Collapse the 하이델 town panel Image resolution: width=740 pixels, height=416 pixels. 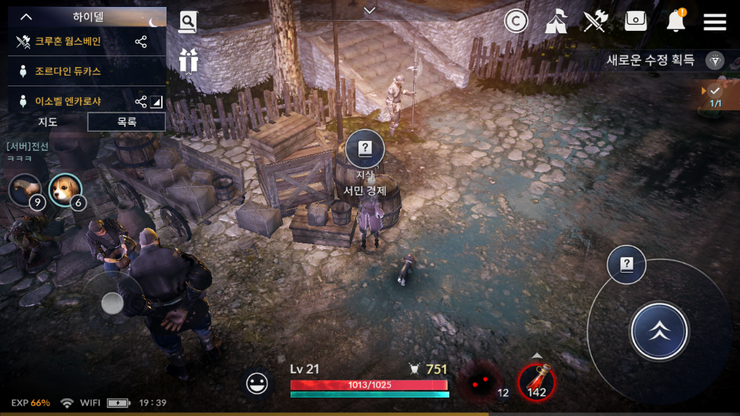point(27,17)
